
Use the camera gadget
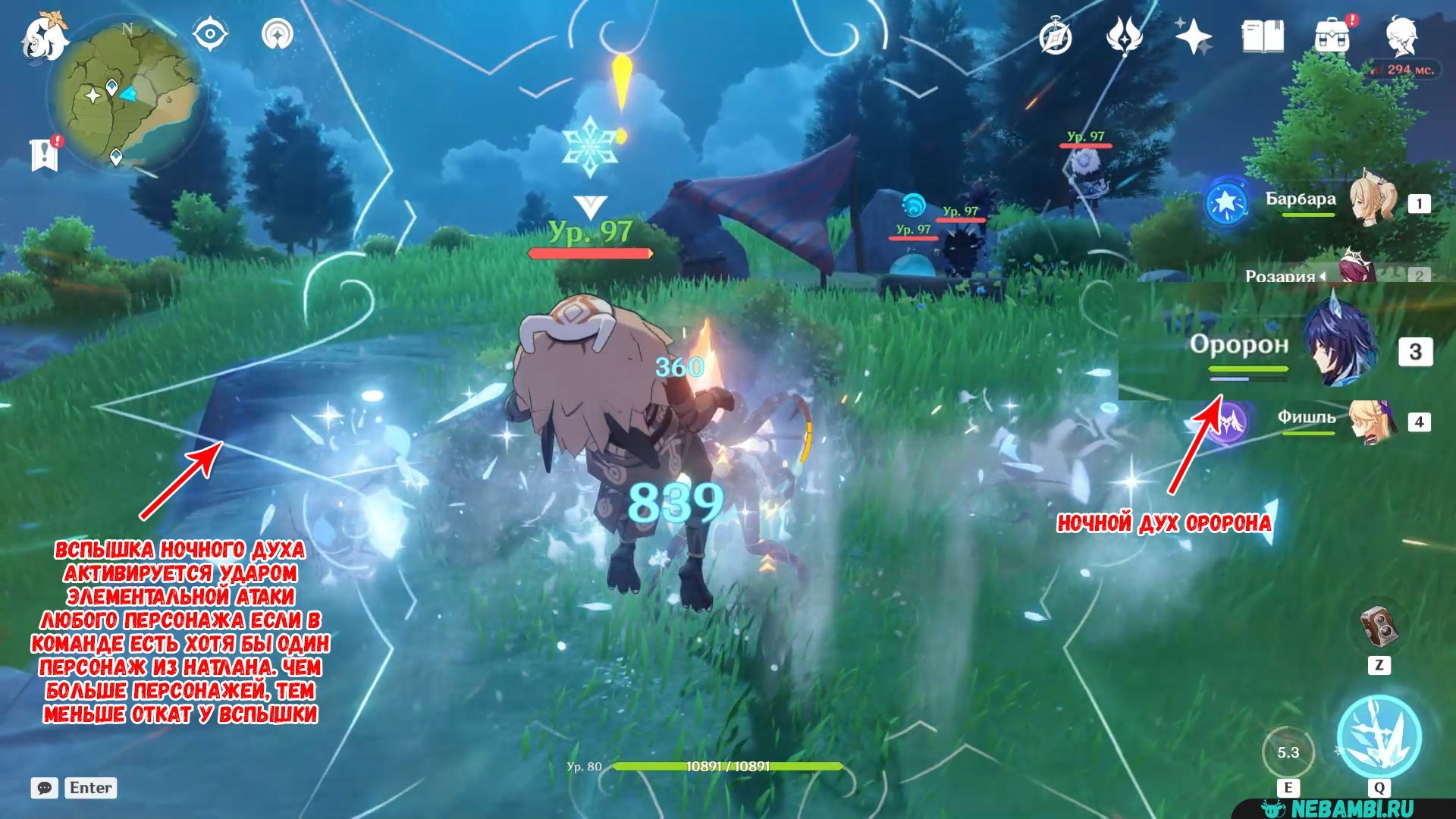click(1379, 627)
